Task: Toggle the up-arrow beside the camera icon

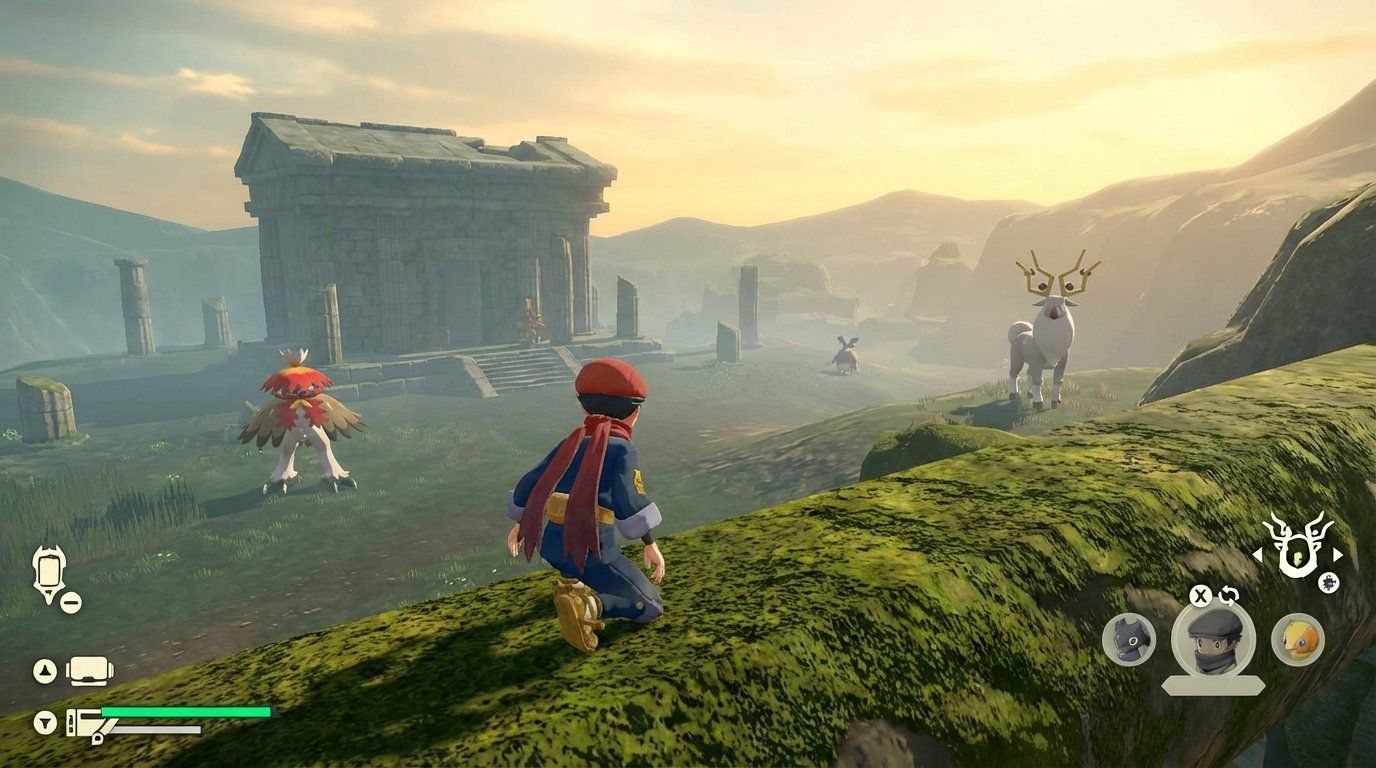Action: pos(43,669)
